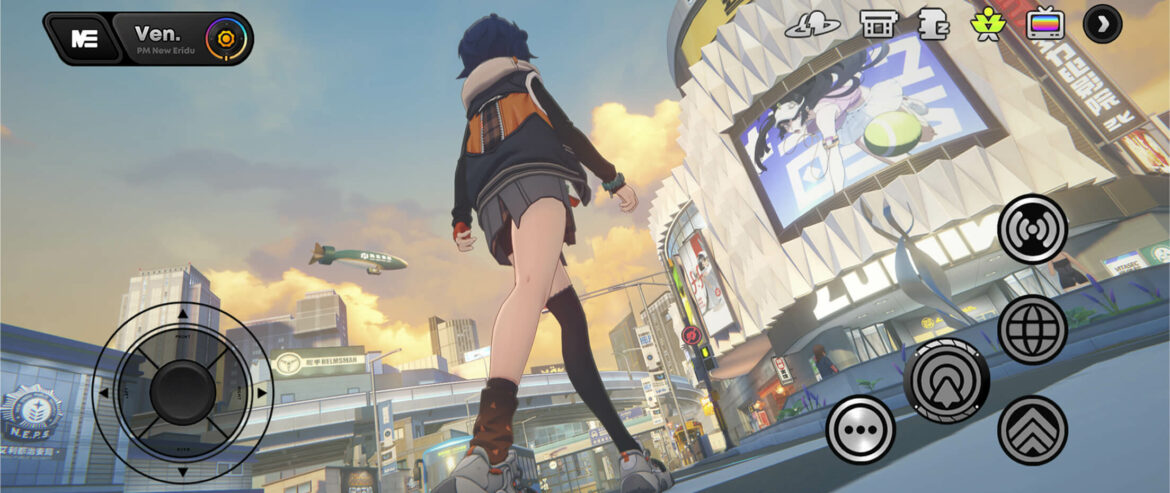Tap the globe round button
Screen dimensions: 1170x493
pyautogui.click(x=1032, y=330)
